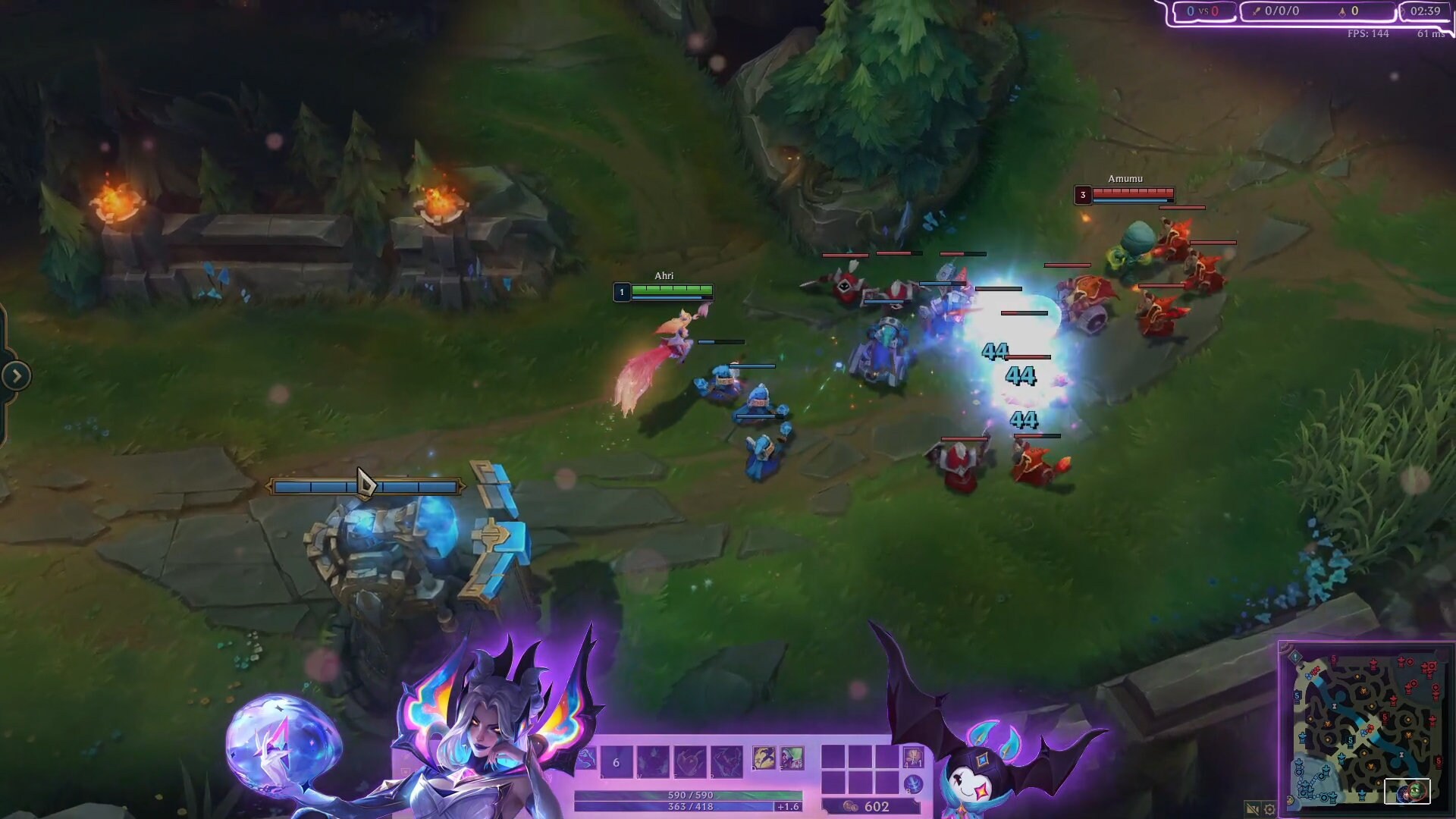This screenshot has width=1456, height=819.
Task: Click the health bar showing 590/590
Action: pyautogui.click(x=690, y=796)
